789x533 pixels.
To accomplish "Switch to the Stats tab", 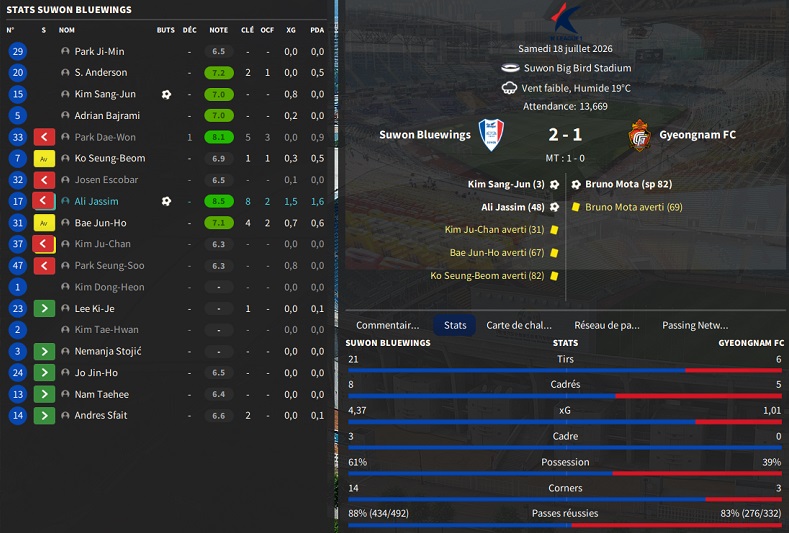I will (455, 325).
